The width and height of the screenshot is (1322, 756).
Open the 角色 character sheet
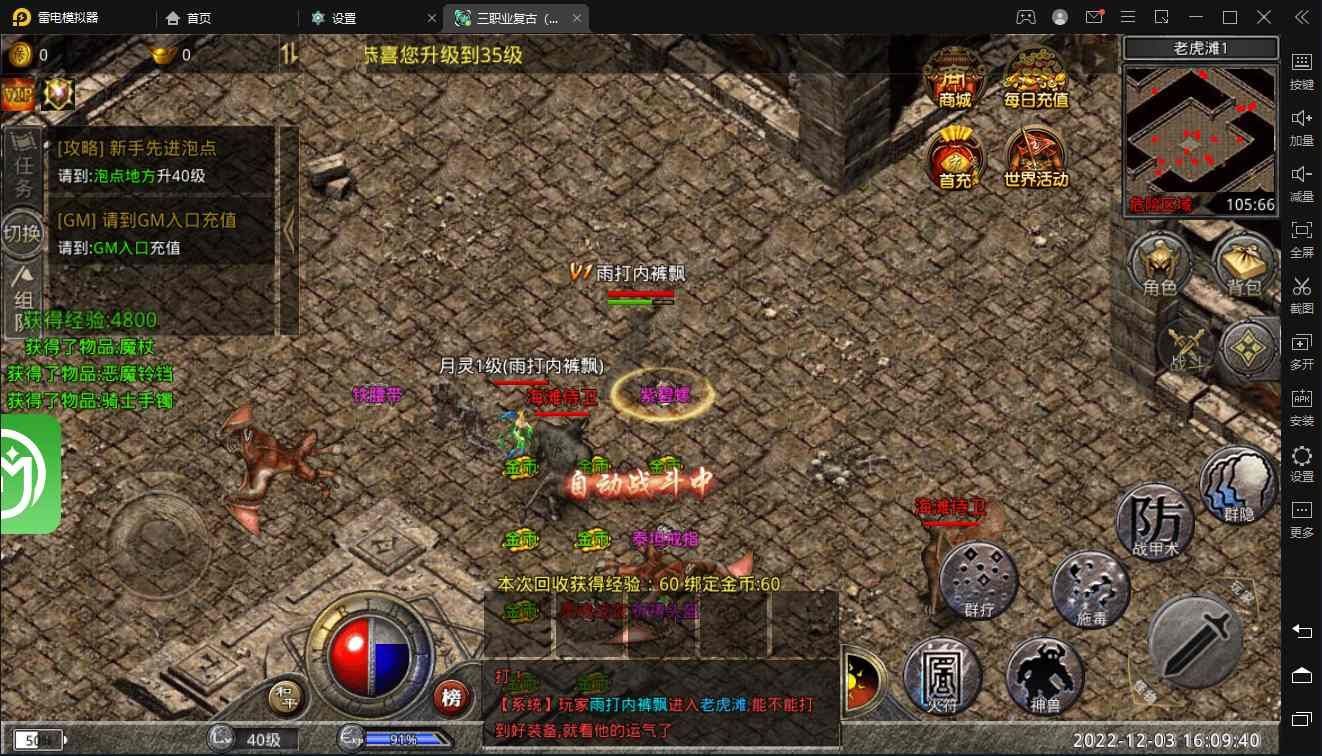[1159, 265]
